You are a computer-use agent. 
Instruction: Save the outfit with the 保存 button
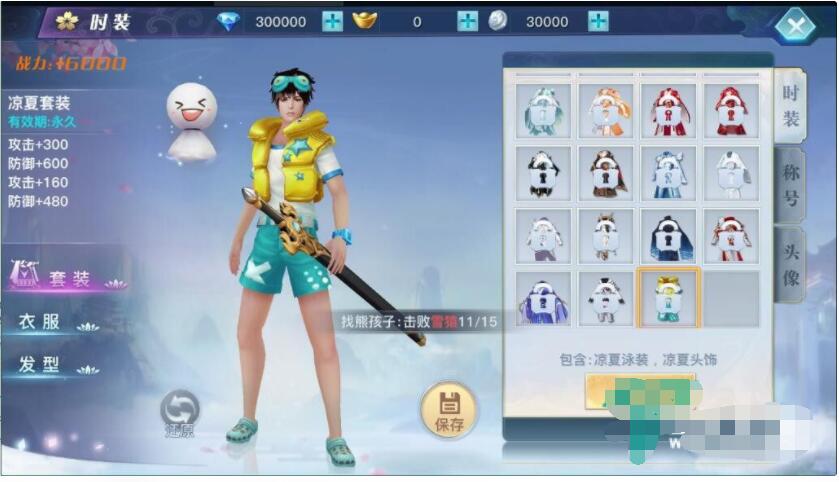coord(449,411)
